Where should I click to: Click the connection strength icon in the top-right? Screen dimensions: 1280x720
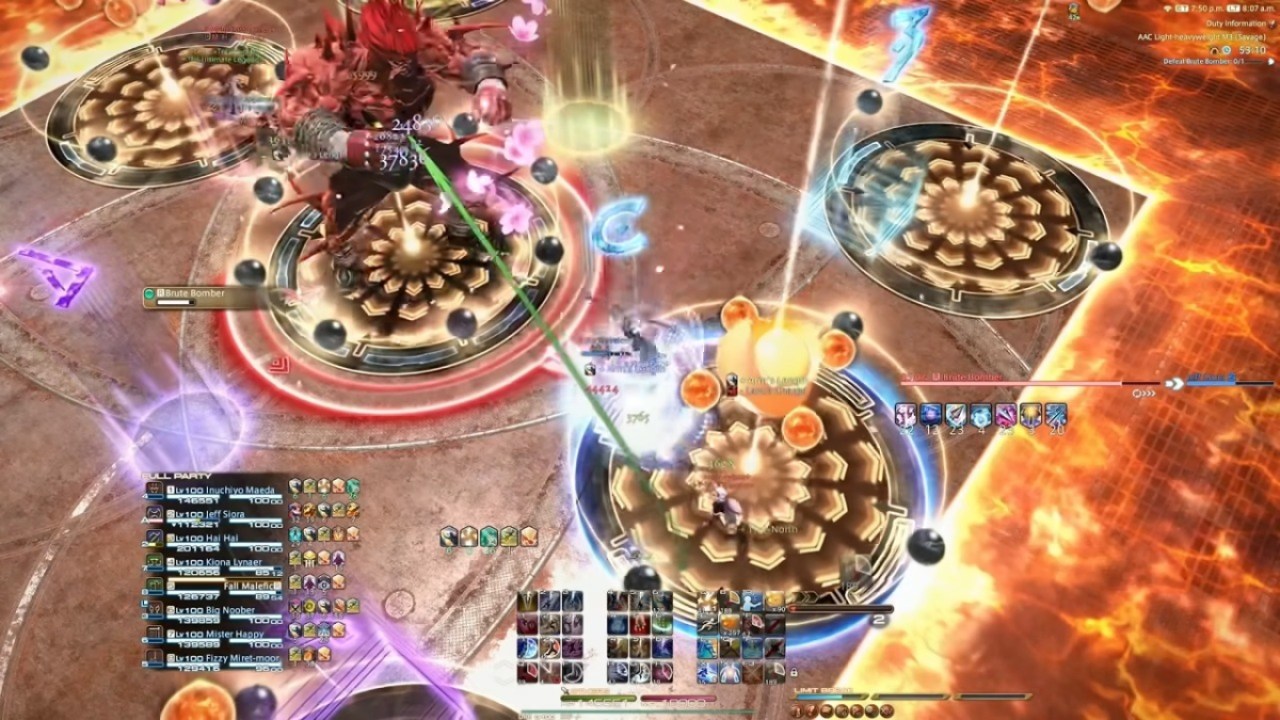1168,8
